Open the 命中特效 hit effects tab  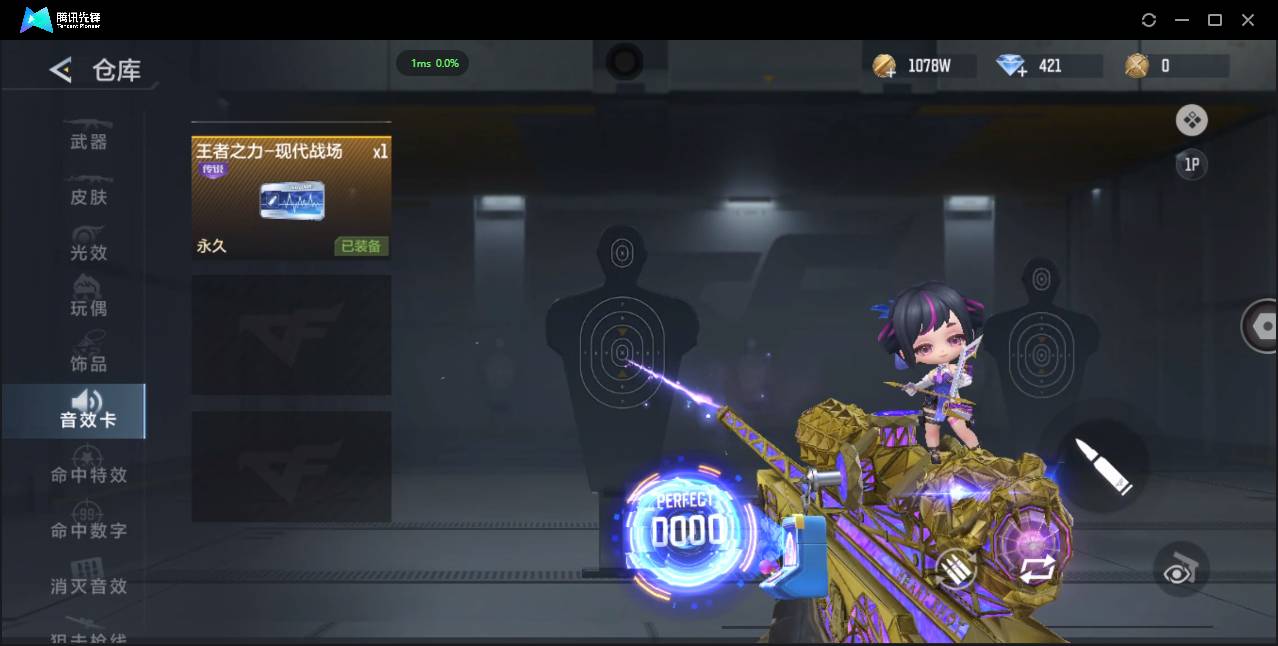88,475
